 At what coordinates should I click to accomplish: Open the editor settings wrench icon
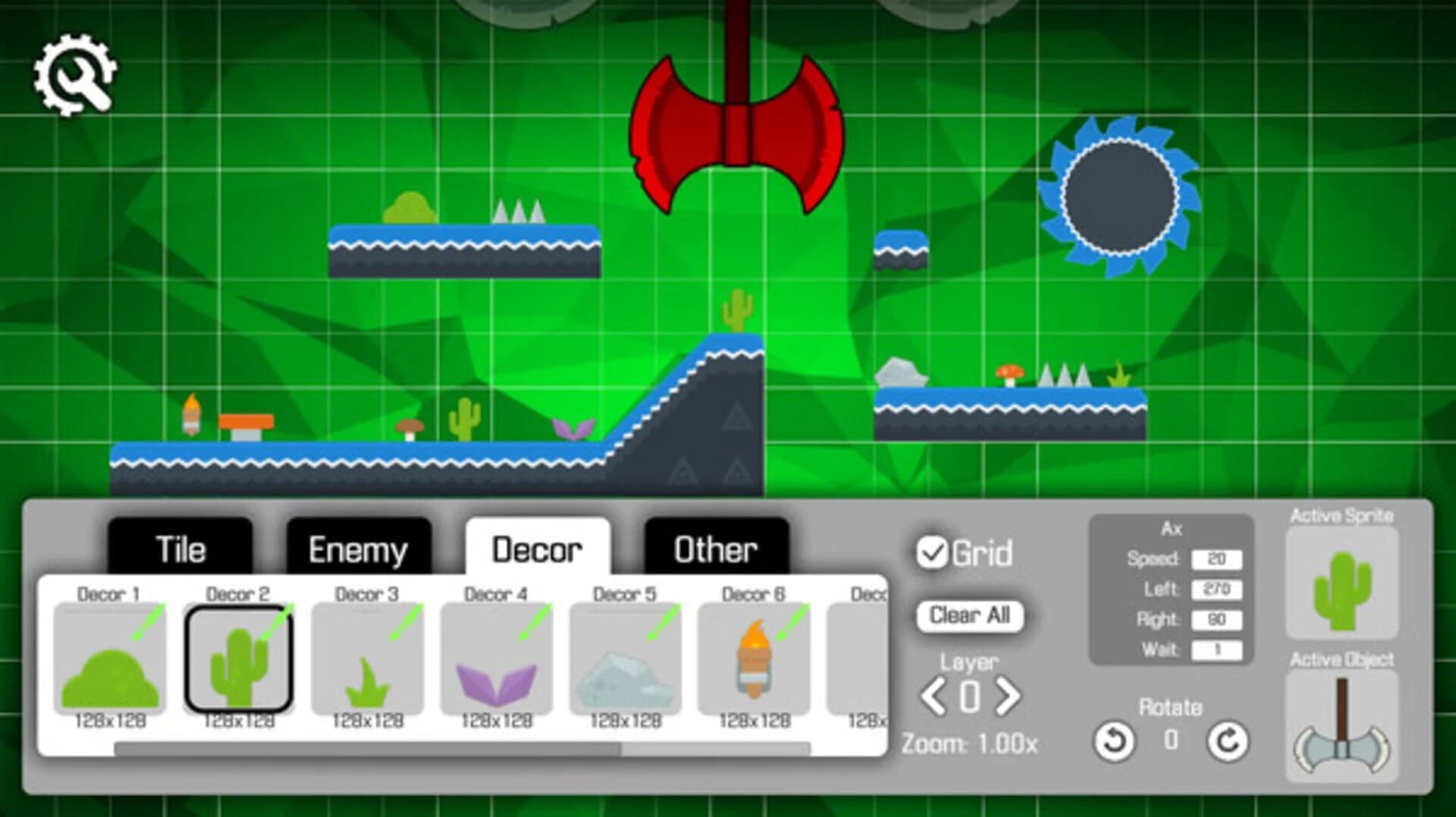pos(74,74)
